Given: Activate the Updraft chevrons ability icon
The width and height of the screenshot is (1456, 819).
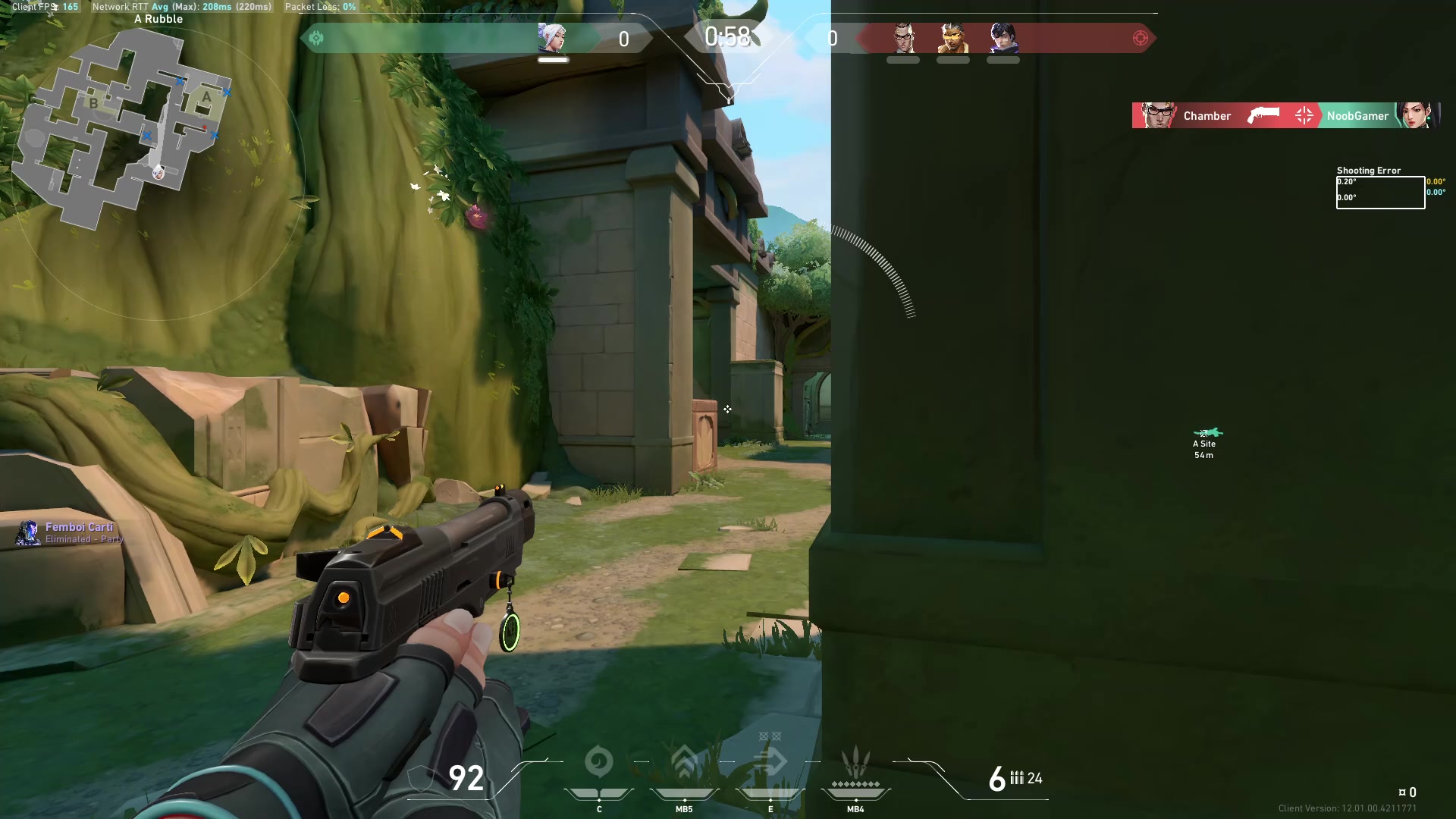Looking at the screenshot, I should point(684,761).
